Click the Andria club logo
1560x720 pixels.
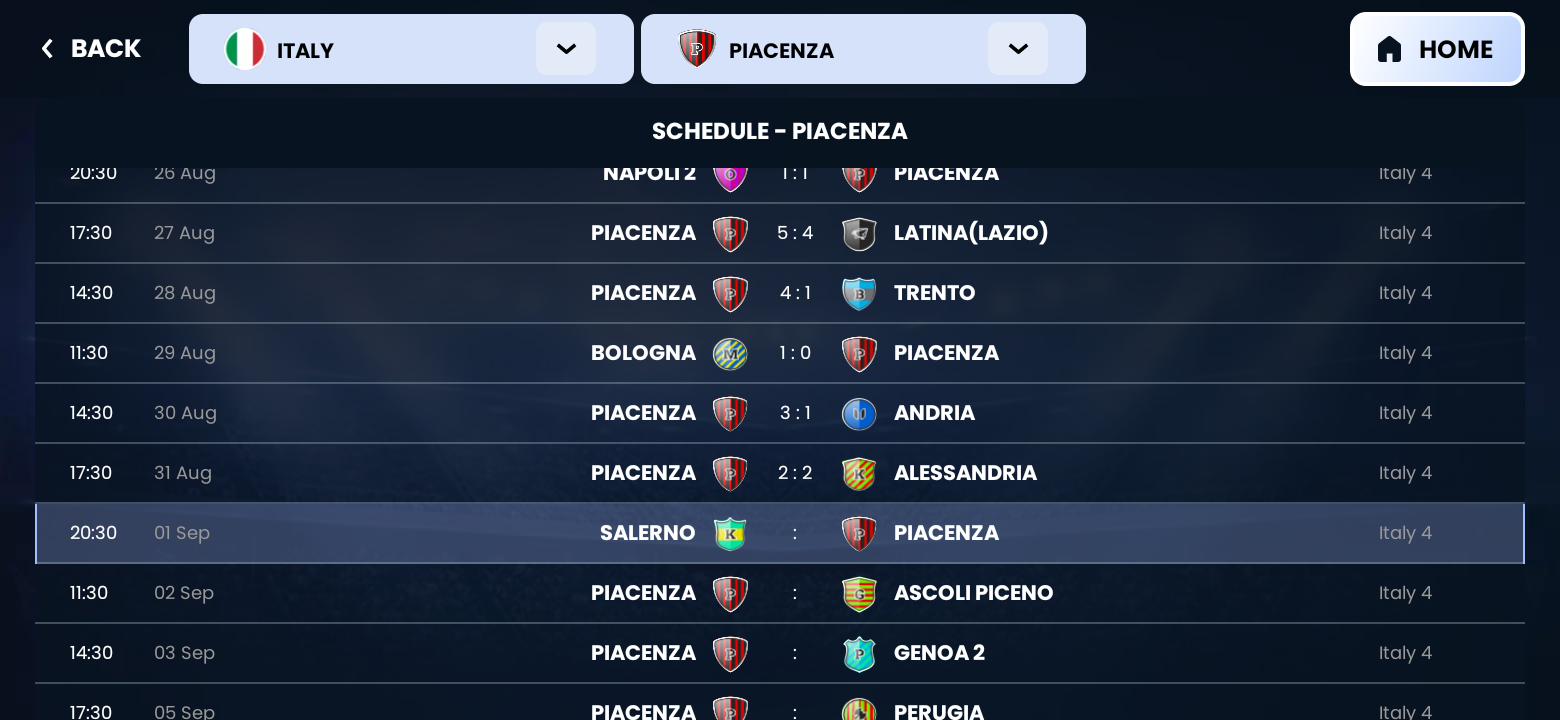[x=859, y=413]
